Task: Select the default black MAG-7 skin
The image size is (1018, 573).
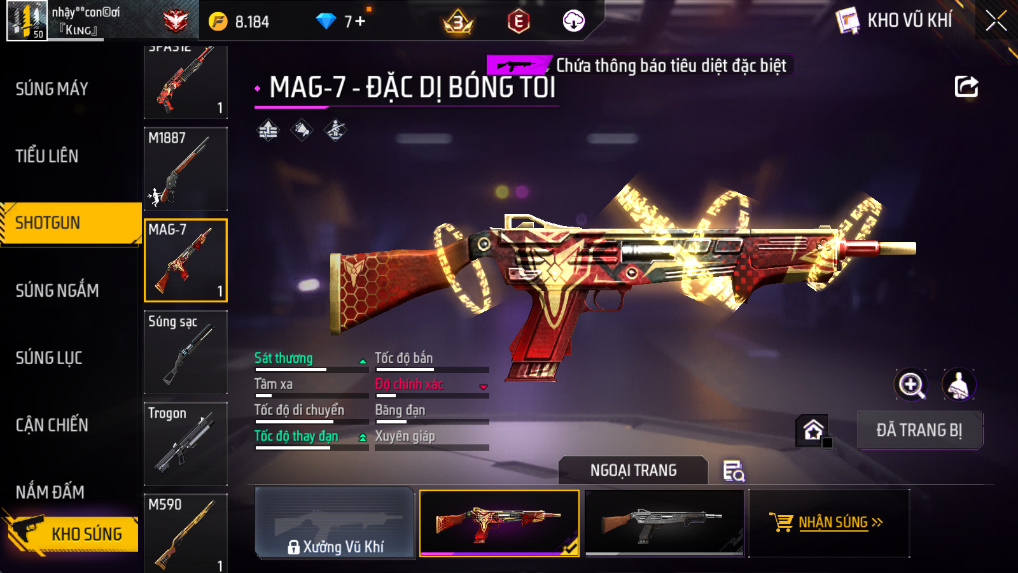Action: (664, 522)
